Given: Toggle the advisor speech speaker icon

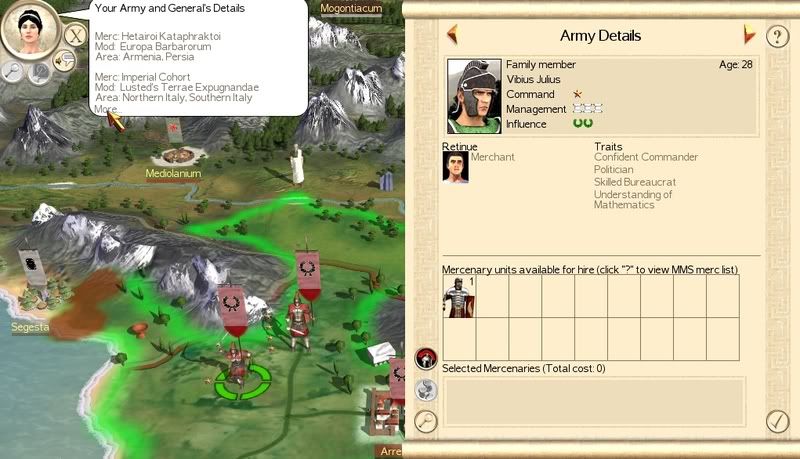Looking at the screenshot, I should pos(64,62).
